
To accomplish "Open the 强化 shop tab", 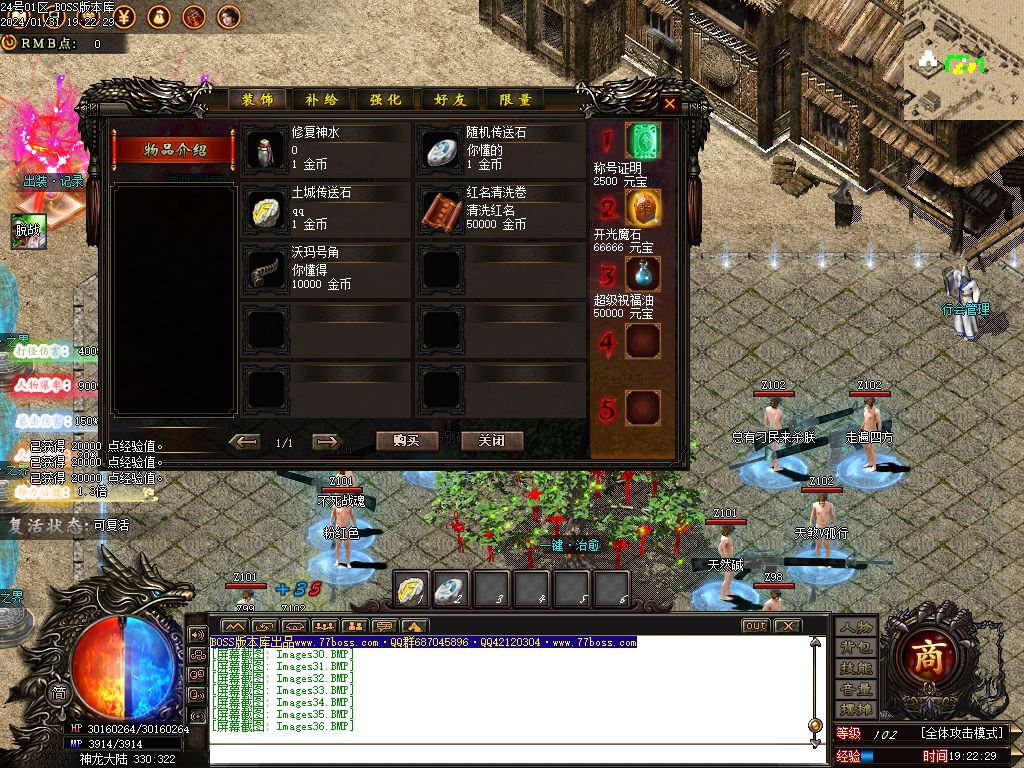I will click(386, 100).
